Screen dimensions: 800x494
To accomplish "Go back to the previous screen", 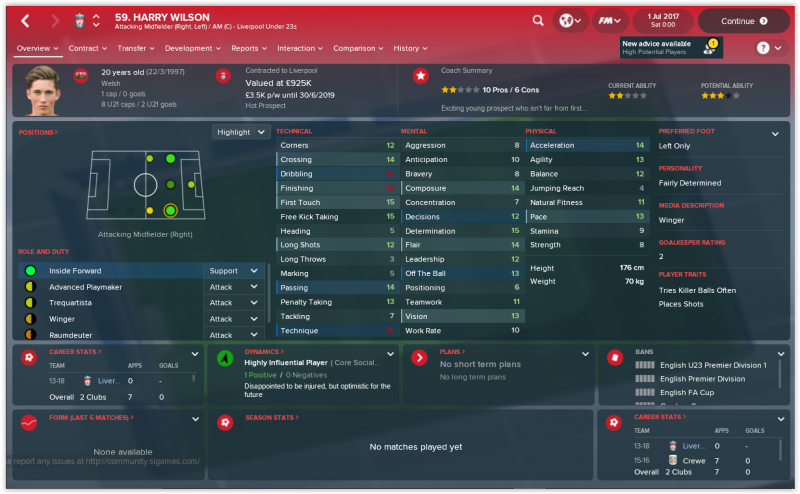I will coord(25,20).
